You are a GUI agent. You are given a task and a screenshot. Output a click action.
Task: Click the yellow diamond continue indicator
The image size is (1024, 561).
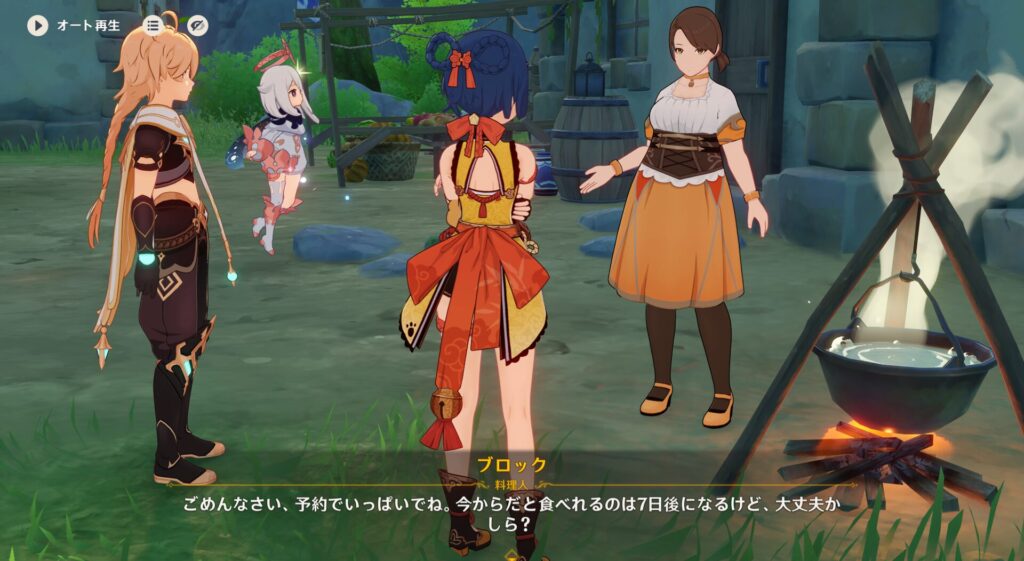[x=512, y=553]
